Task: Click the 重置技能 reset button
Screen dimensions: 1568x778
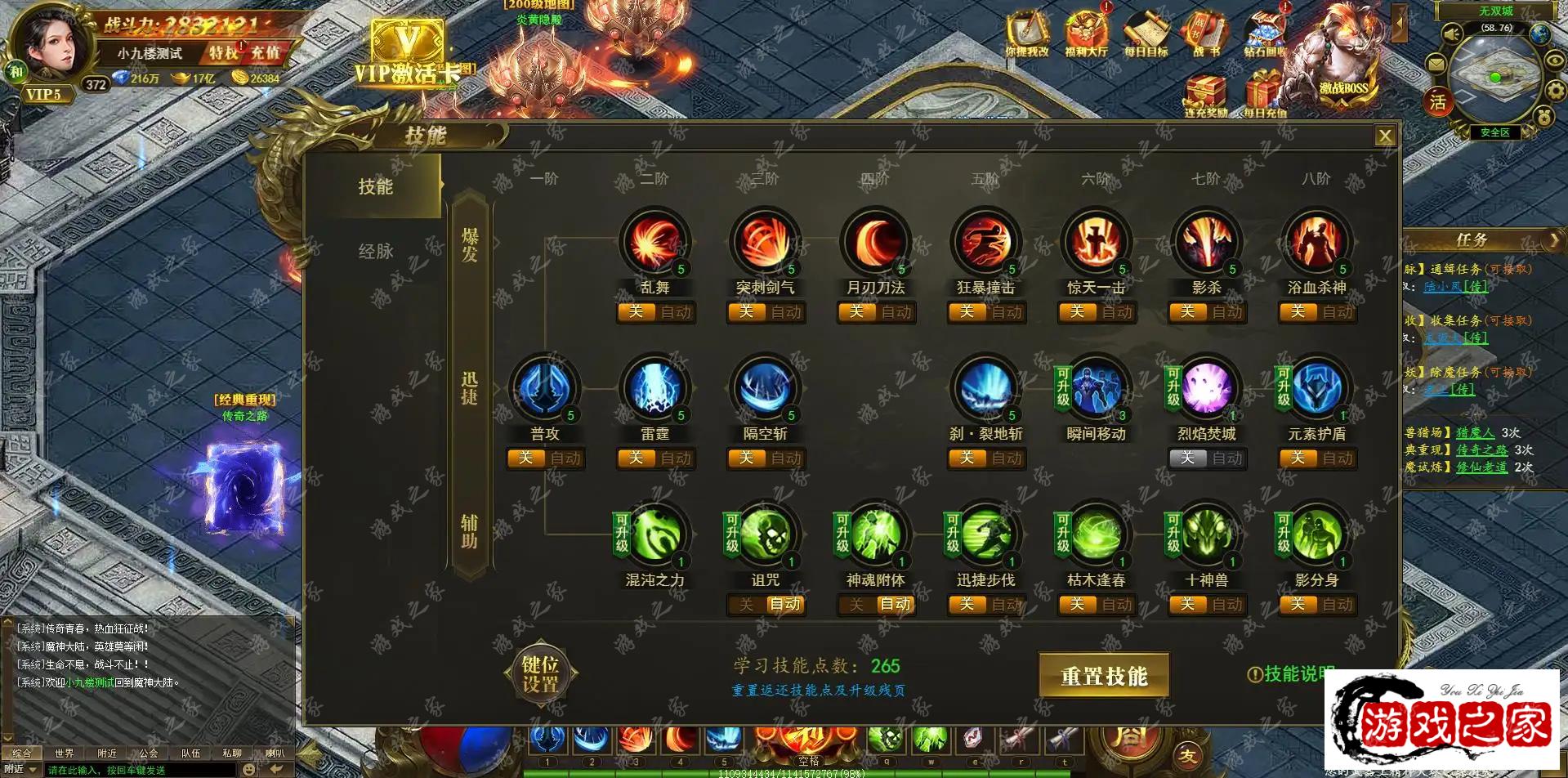Action: (x=1103, y=676)
